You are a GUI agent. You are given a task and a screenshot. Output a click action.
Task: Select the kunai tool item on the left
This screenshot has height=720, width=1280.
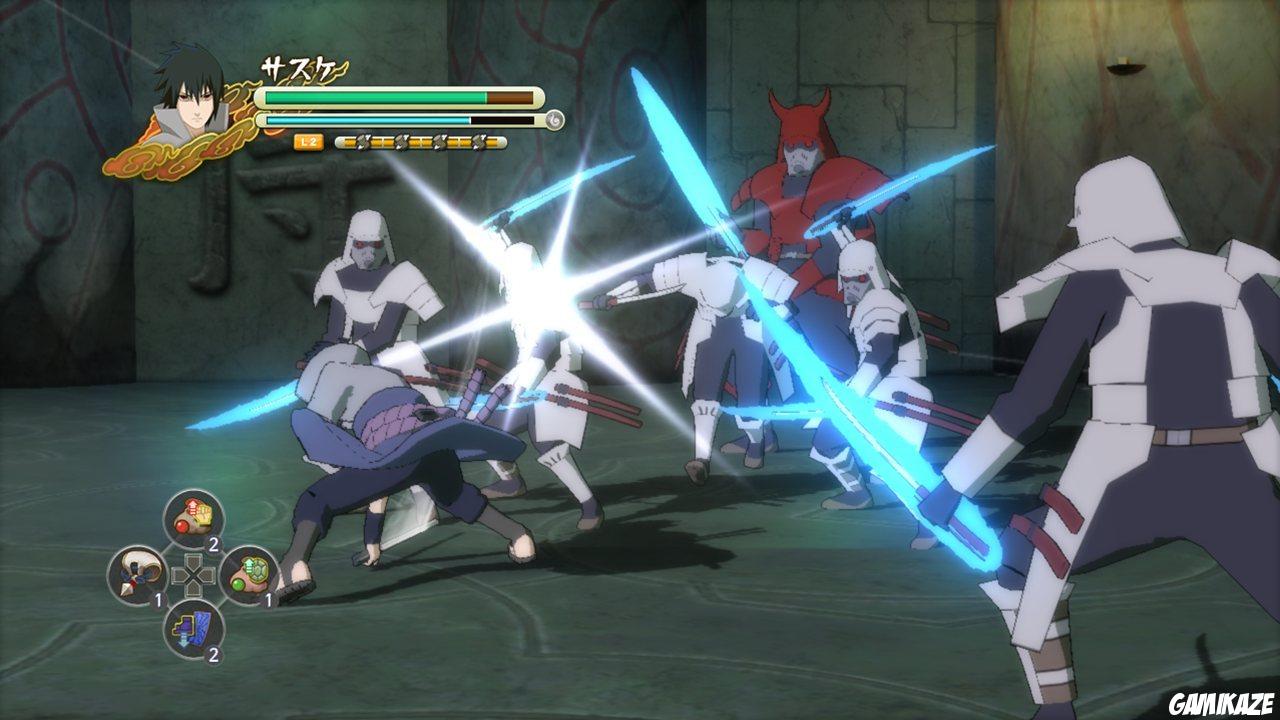click(136, 574)
